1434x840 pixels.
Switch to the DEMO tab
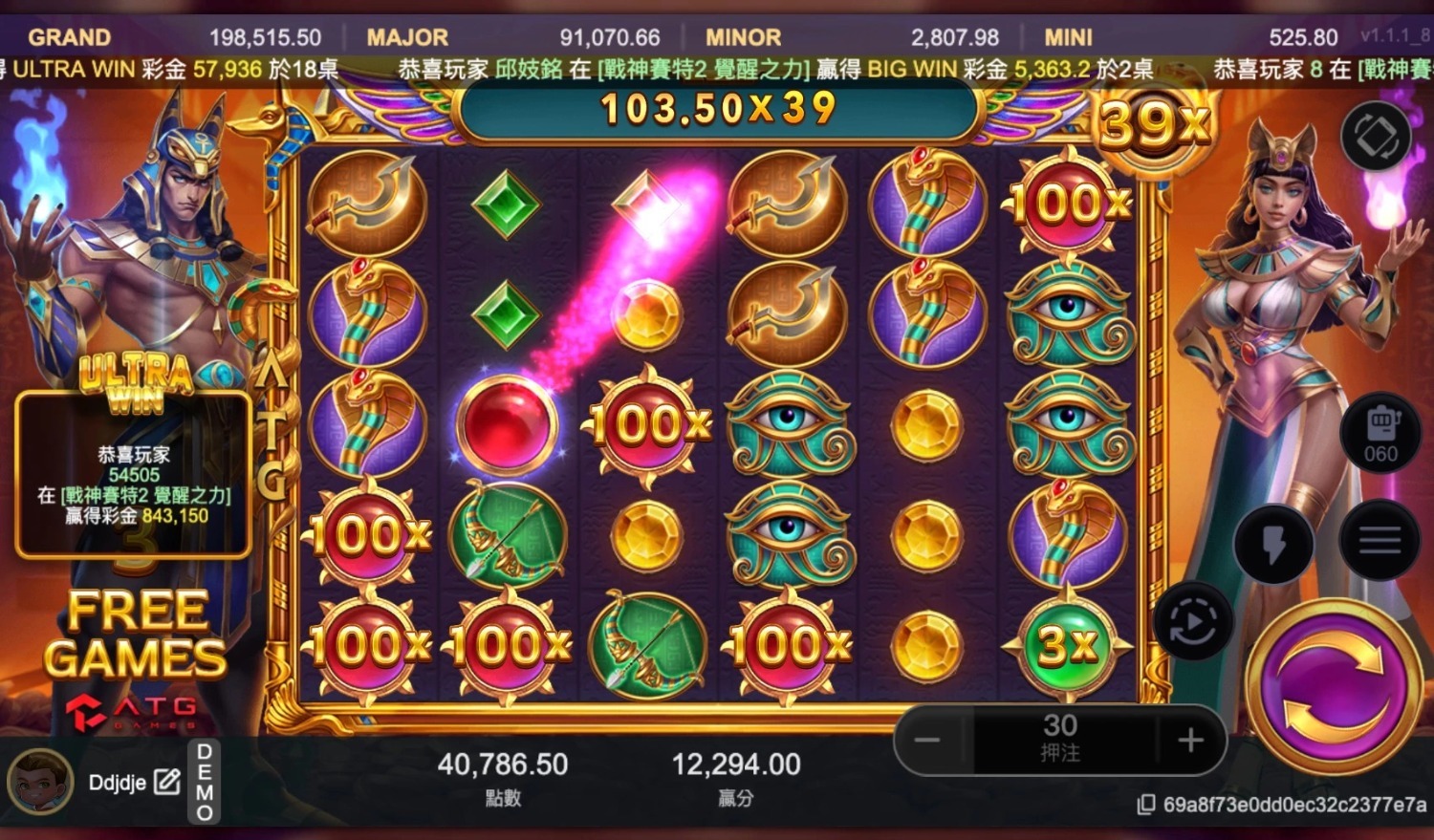click(x=202, y=782)
